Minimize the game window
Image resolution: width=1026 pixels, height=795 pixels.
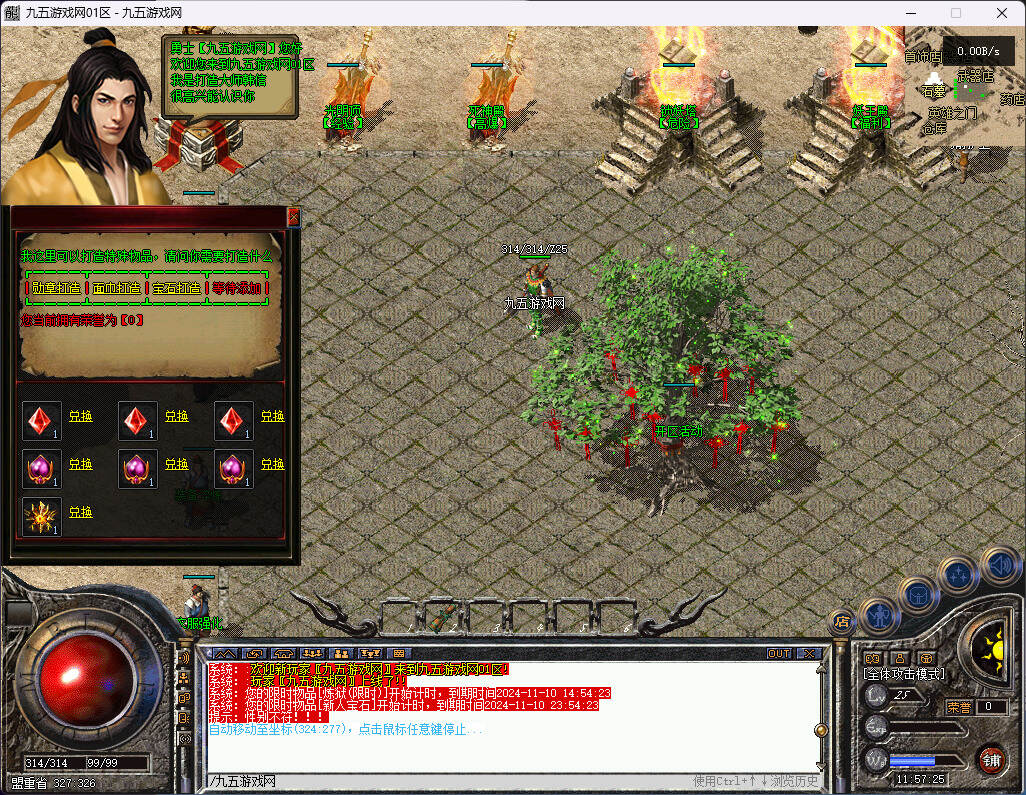click(909, 13)
